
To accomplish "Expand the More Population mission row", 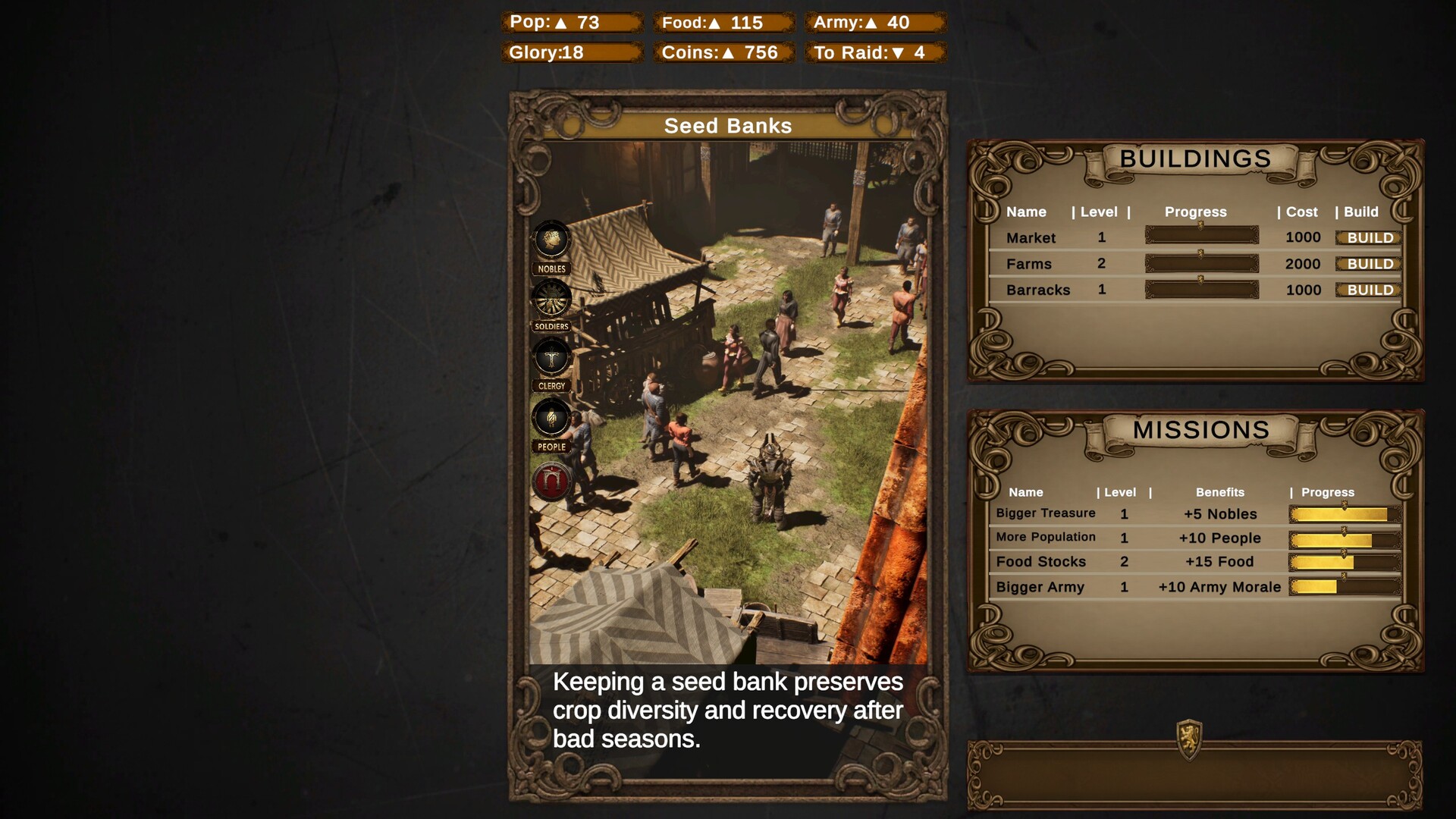I will point(1046,538).
